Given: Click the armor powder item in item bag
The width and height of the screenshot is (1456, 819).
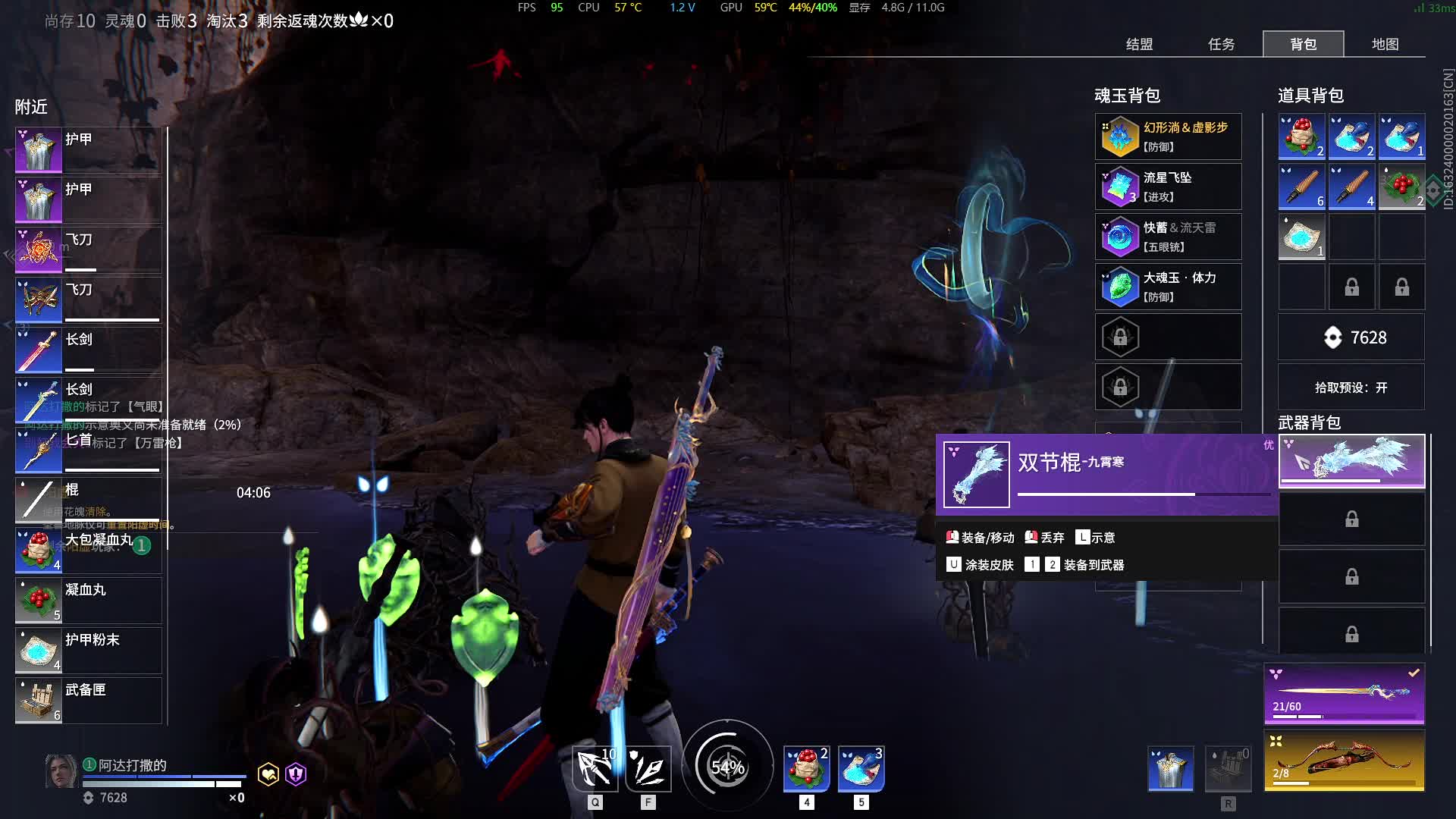Looking at the screenshot, I should (1301, 237).
